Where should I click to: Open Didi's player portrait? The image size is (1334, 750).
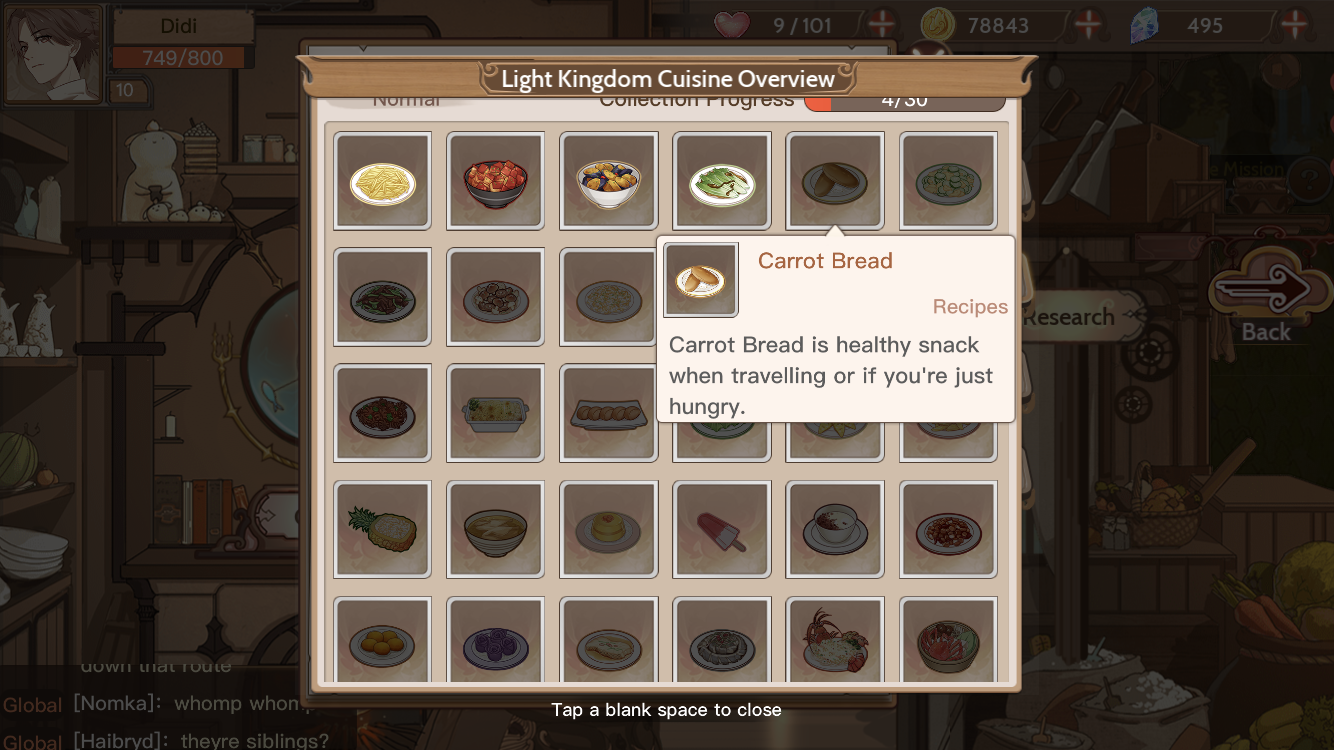[55, 54]
